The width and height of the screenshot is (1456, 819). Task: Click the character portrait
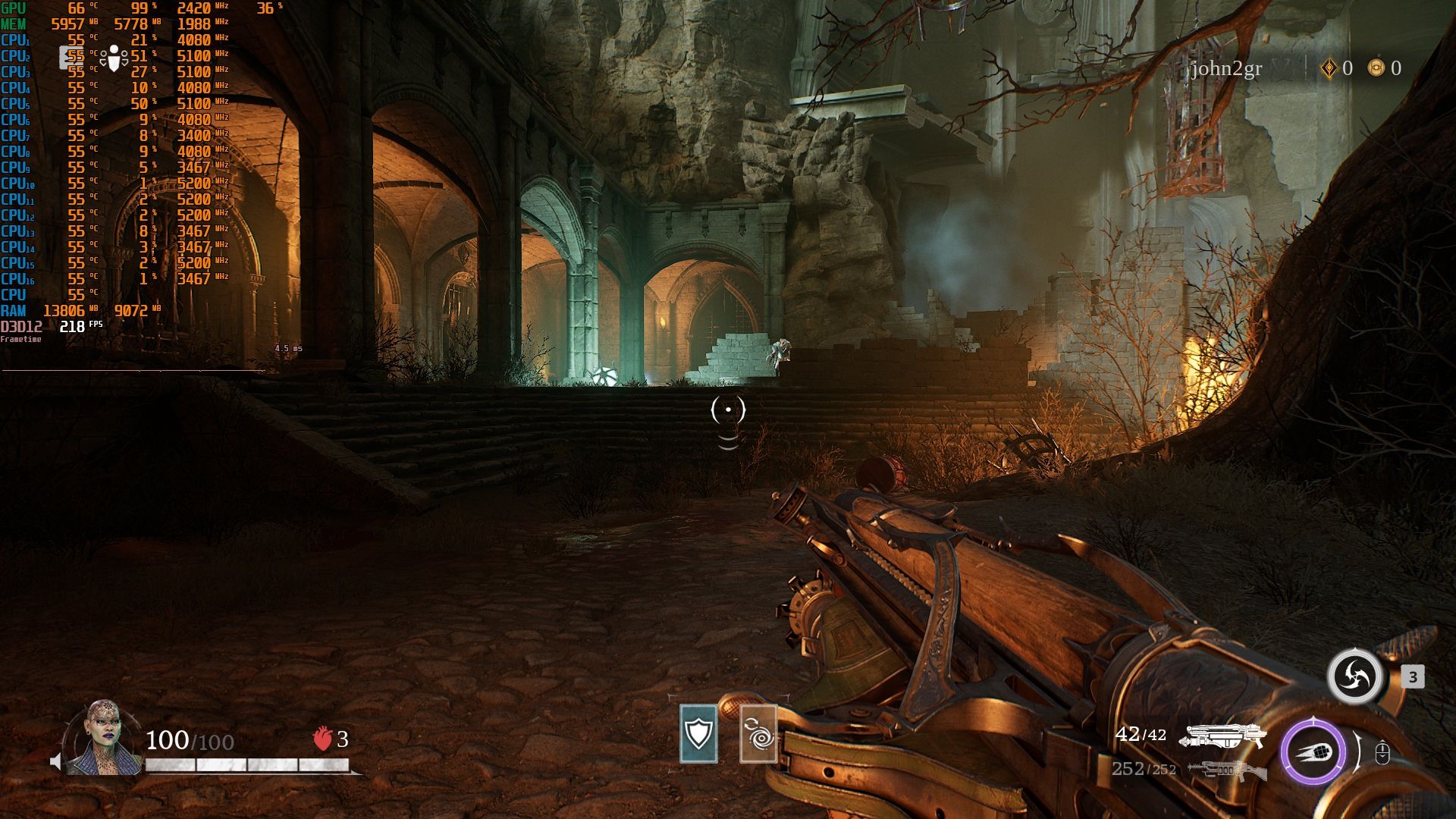coord(103,738)
